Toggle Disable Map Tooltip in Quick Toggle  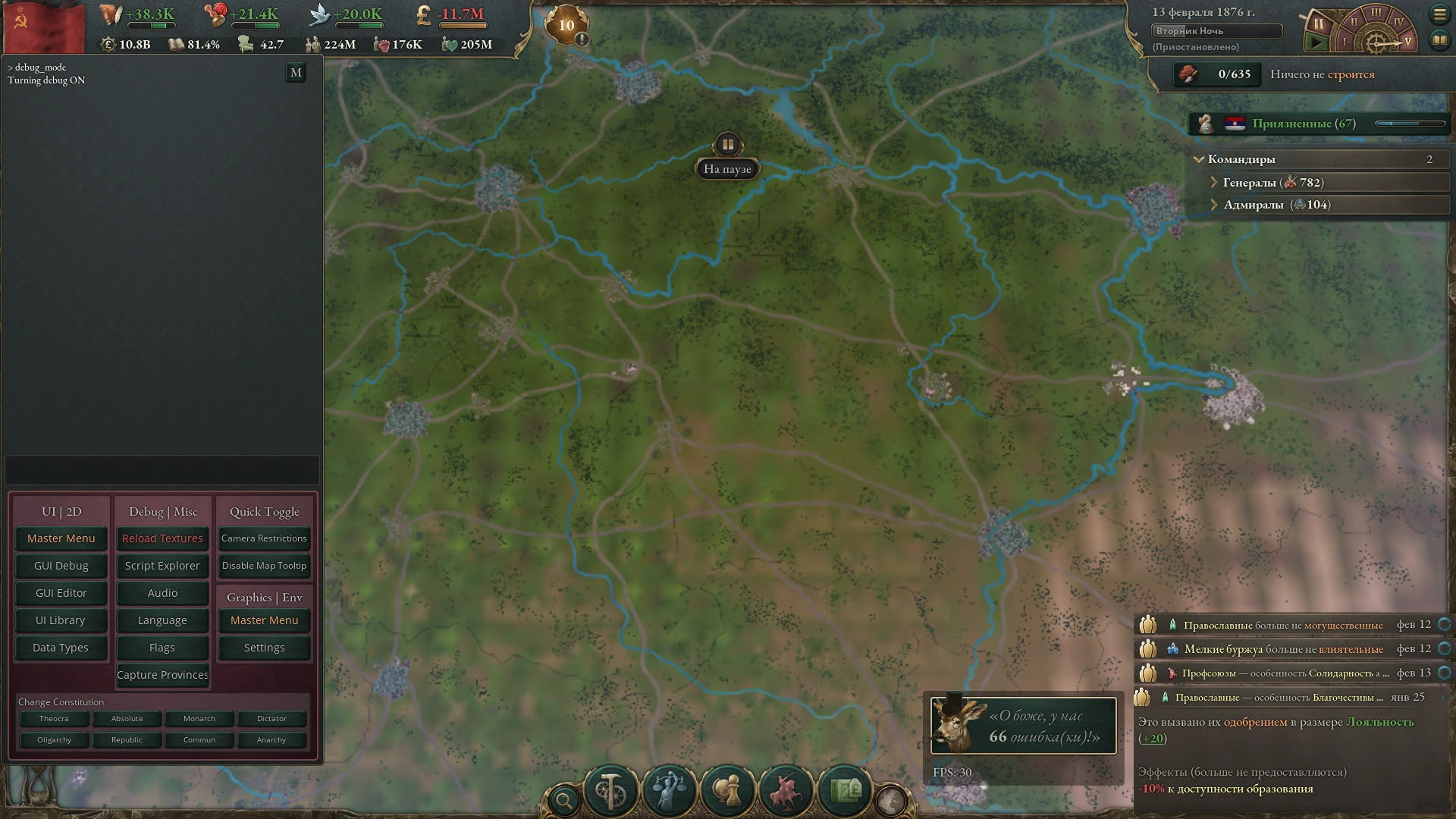point(263,565)
